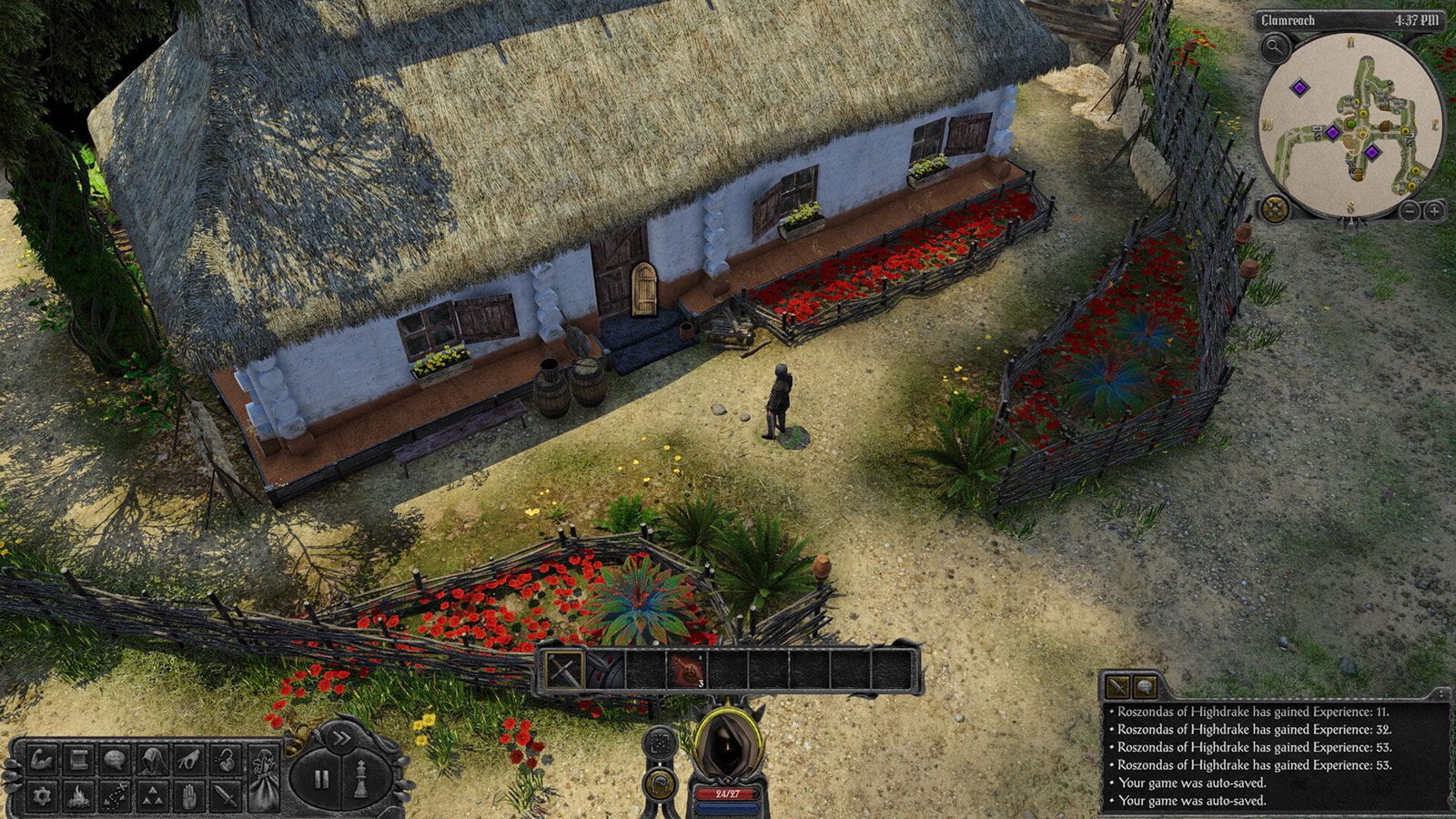Click the magnifying glass above the minimap

pos(1275,46)
